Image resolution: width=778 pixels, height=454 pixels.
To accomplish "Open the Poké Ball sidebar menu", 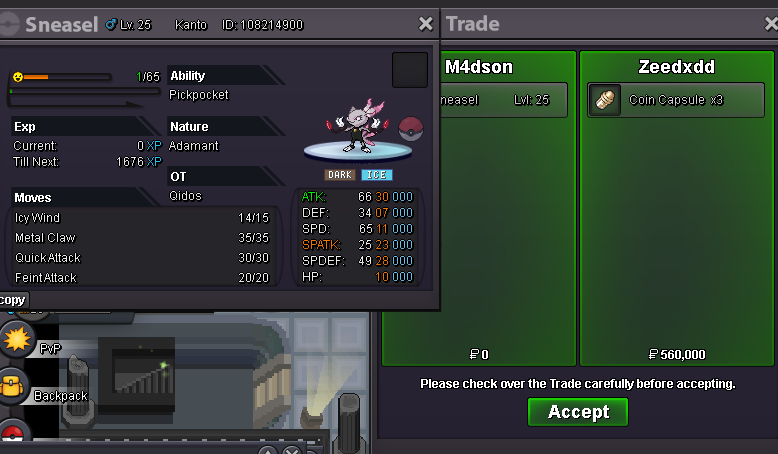I will point(12,436).
